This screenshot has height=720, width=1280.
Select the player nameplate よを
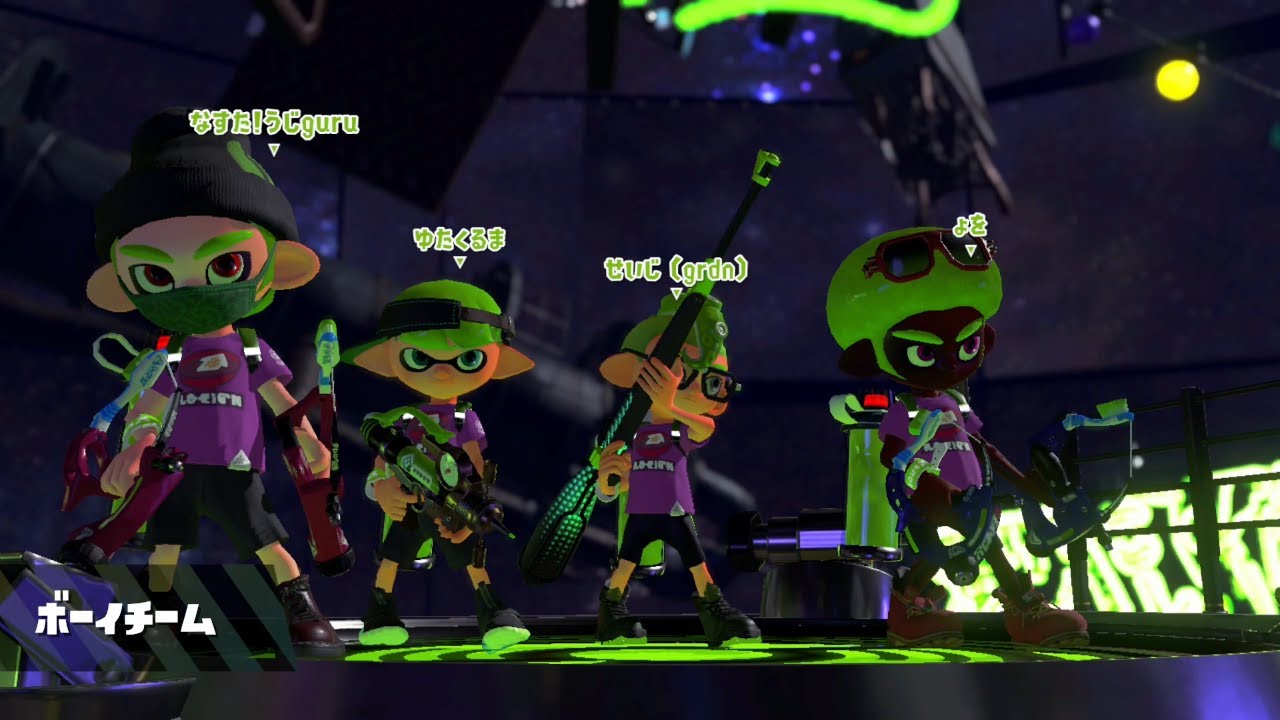click(x=969, y=226)
